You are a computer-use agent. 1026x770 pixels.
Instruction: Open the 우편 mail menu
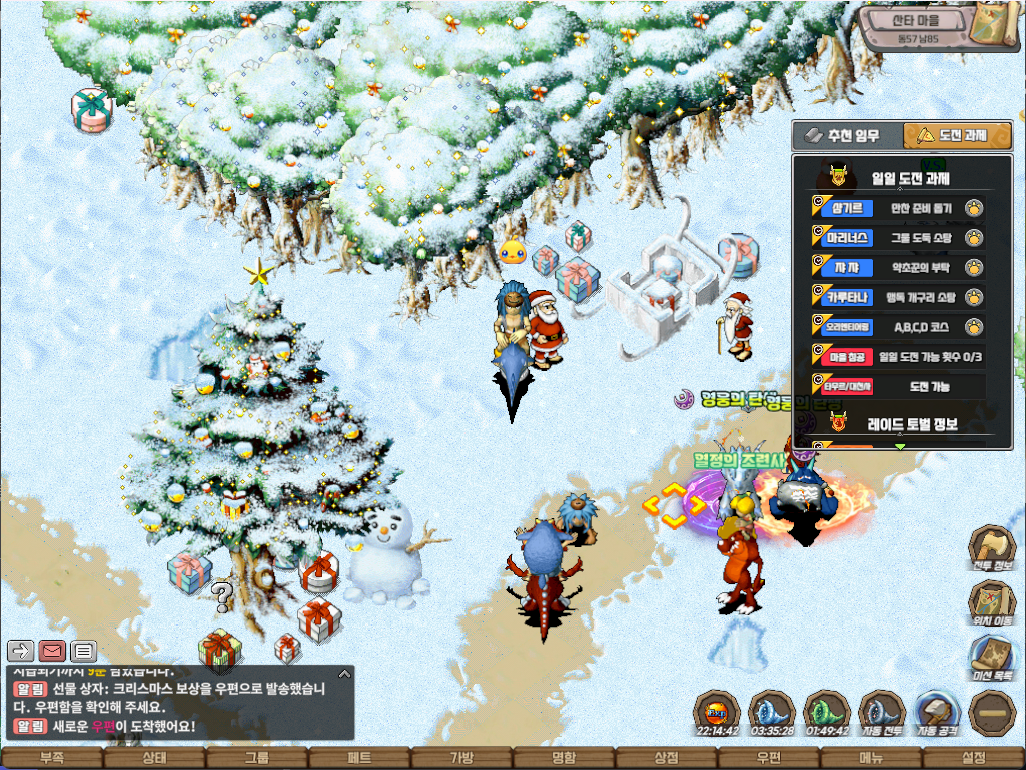[x=768, y=758]
